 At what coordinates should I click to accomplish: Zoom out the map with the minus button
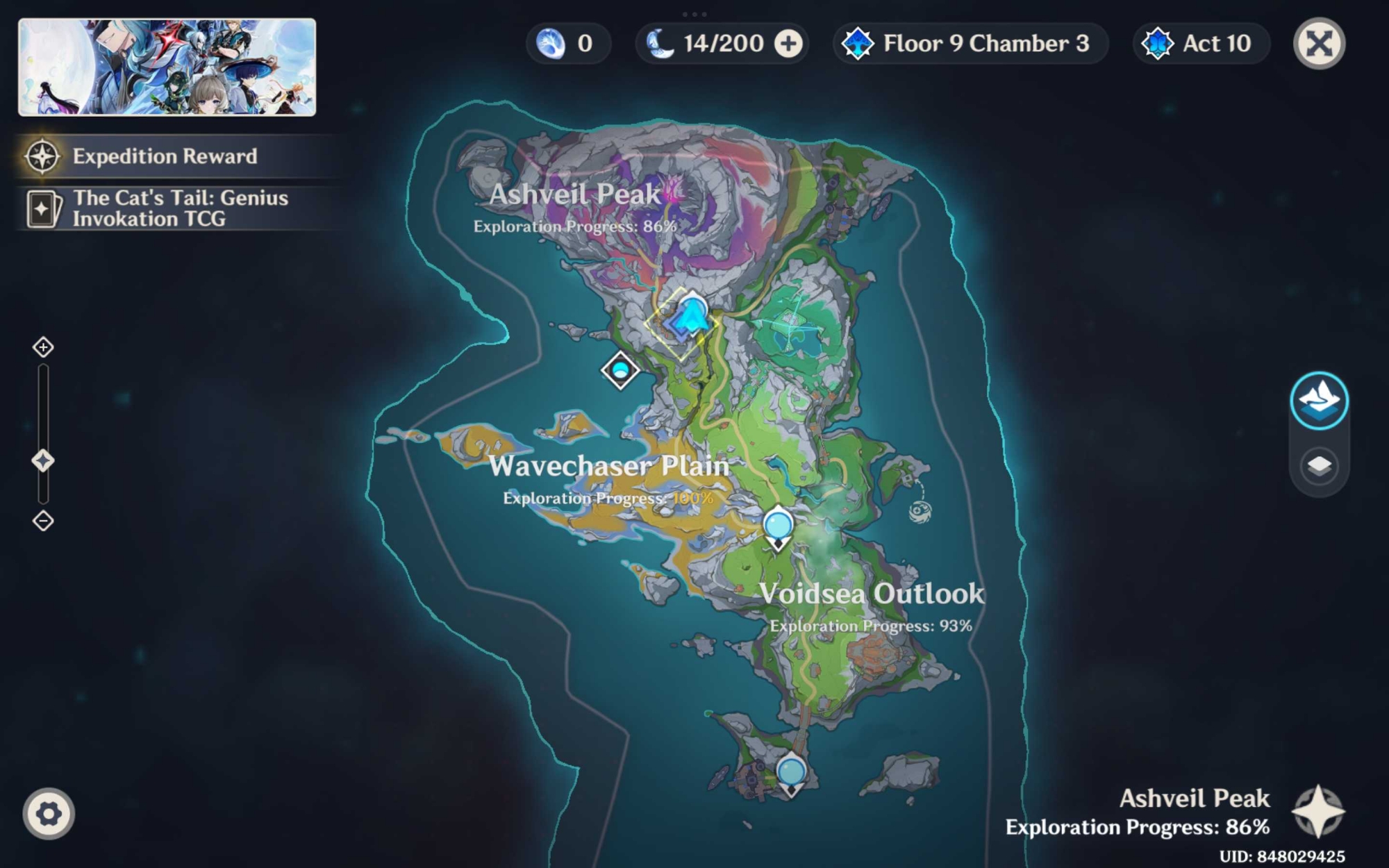43,521
